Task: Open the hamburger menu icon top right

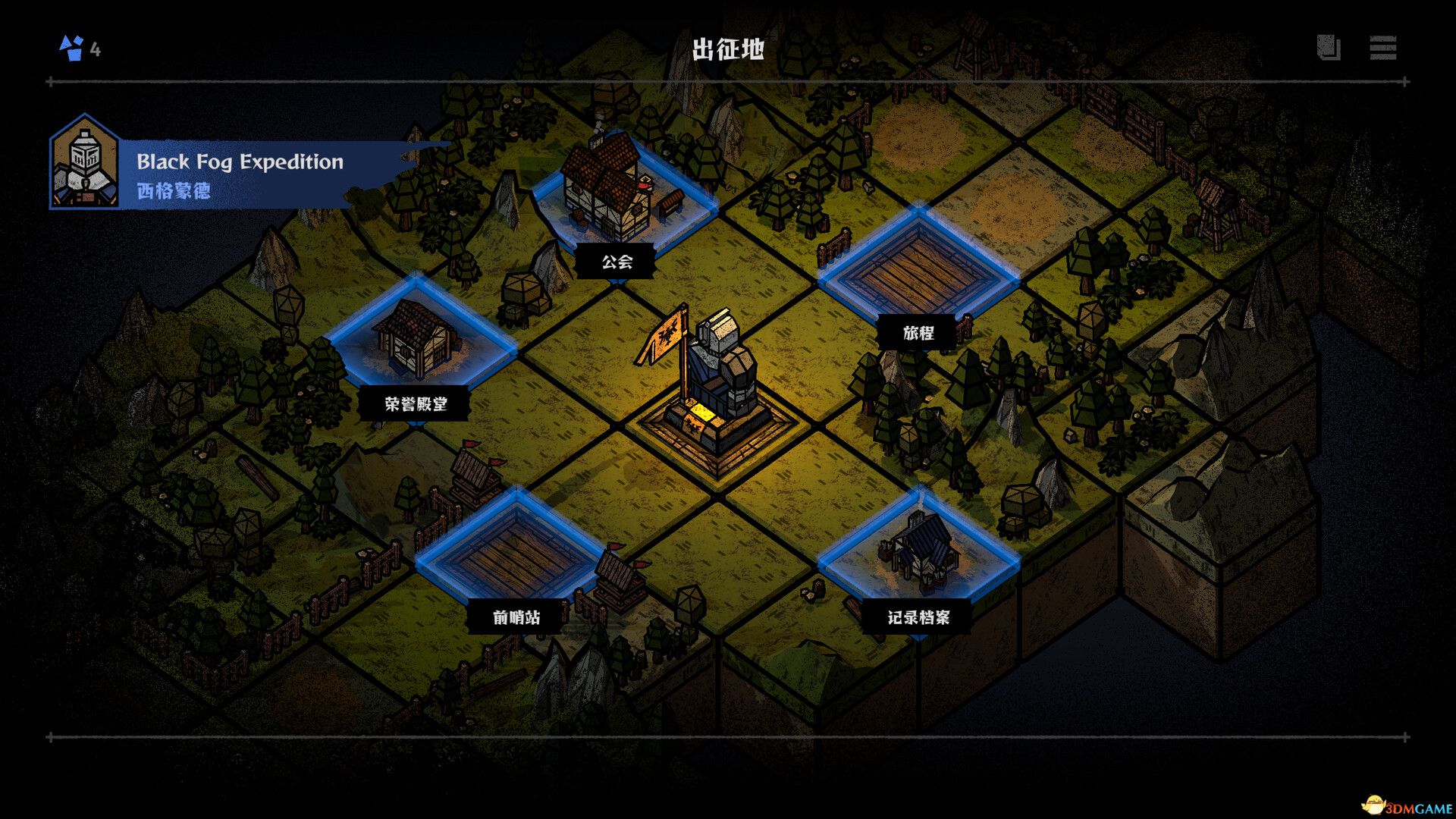Action: click(x=1381, y=49)
